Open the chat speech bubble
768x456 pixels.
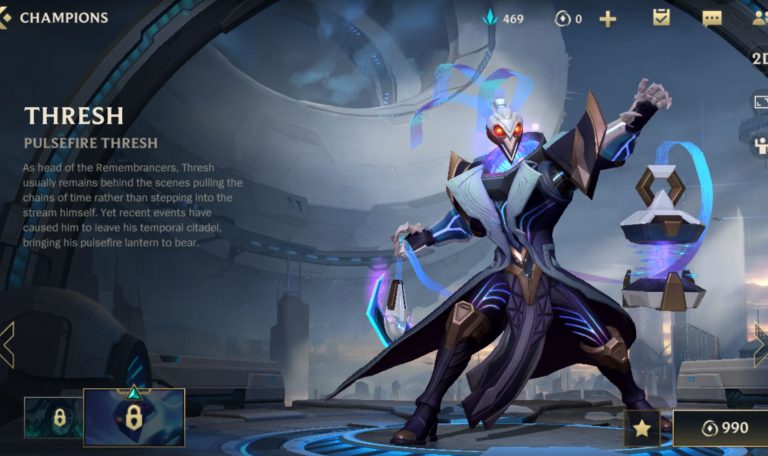[x=712, y=18]
